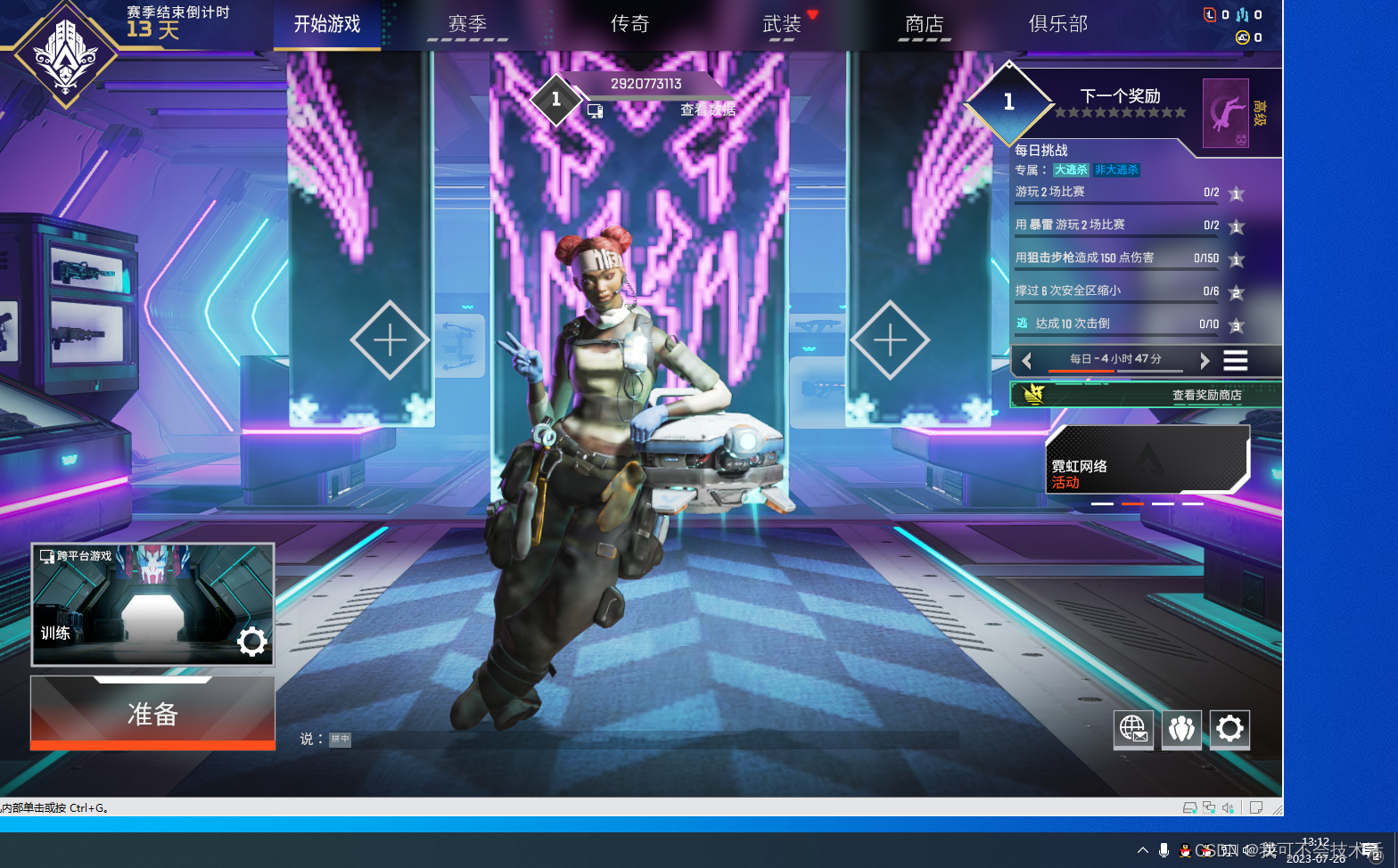
Task: Invite teammate with the left plus slot
Action: pos(390,340)
